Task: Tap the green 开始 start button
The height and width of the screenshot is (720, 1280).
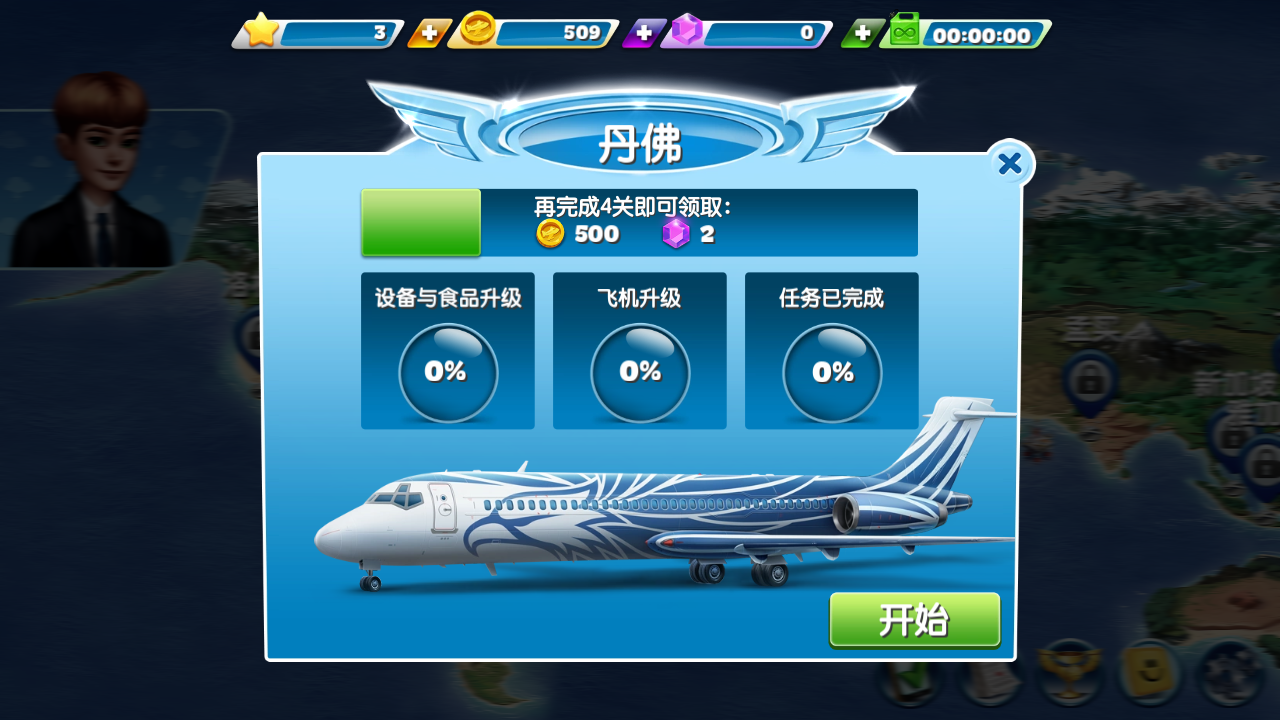Action: tap(914, 620)
